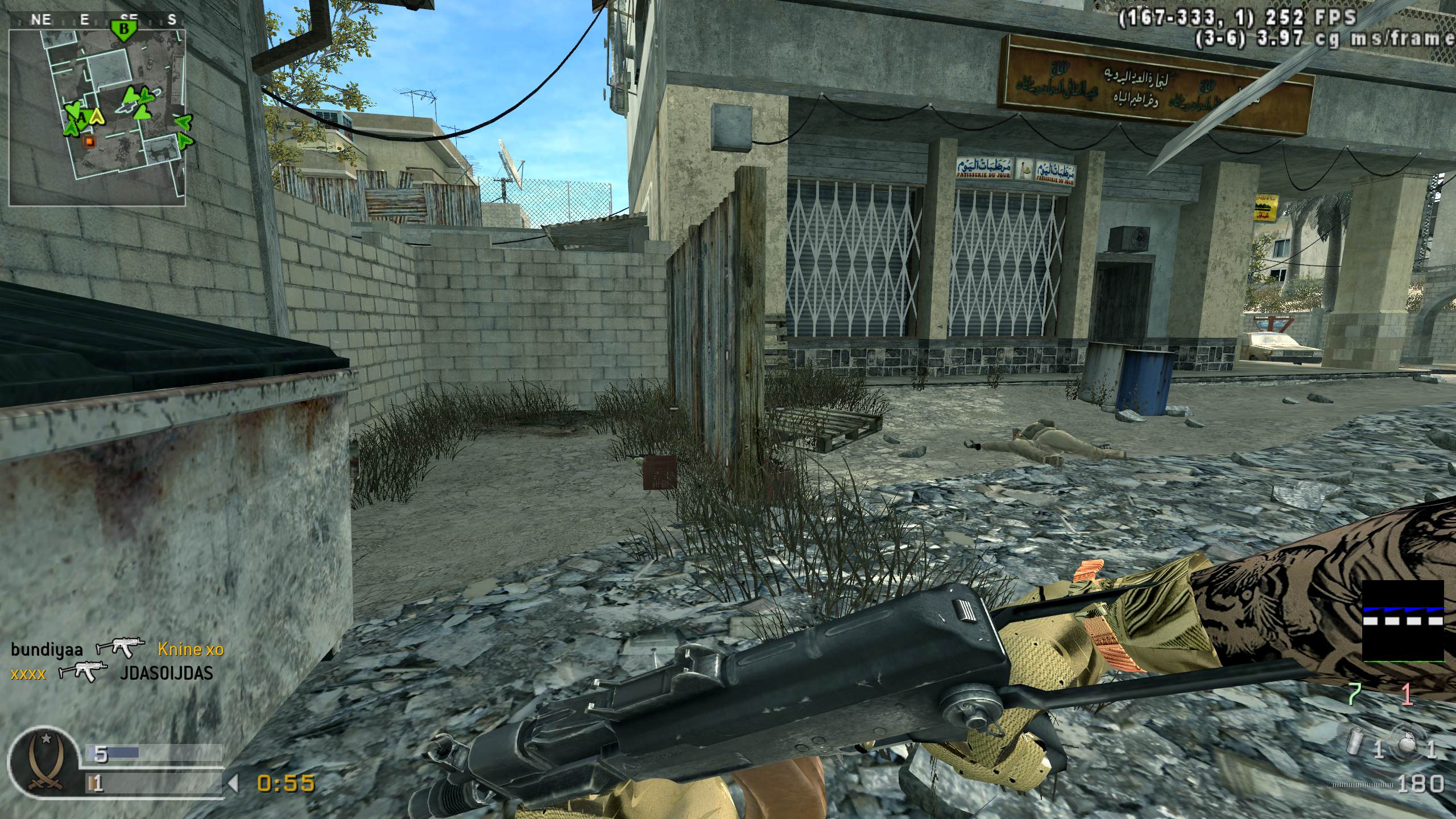Image resolution: width=1456 pixels, height=819 pixels.
Task: Click the crossed-swords faction emblem
Action: [43, 762]
